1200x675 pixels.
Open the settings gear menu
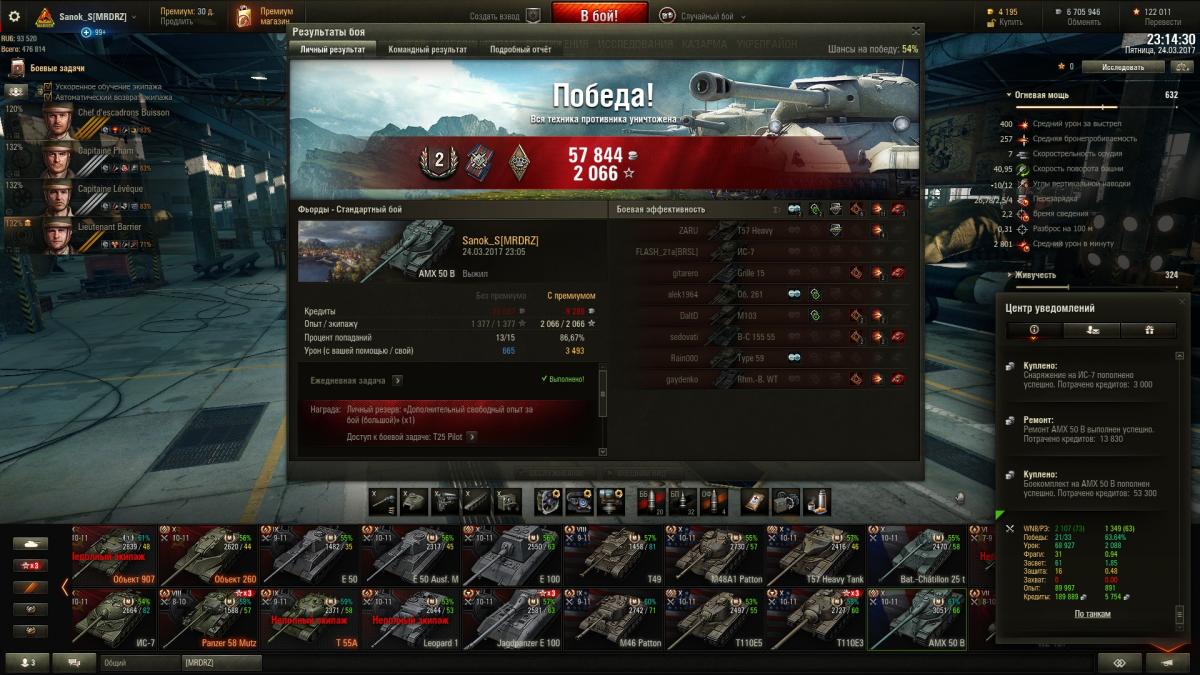14,16
